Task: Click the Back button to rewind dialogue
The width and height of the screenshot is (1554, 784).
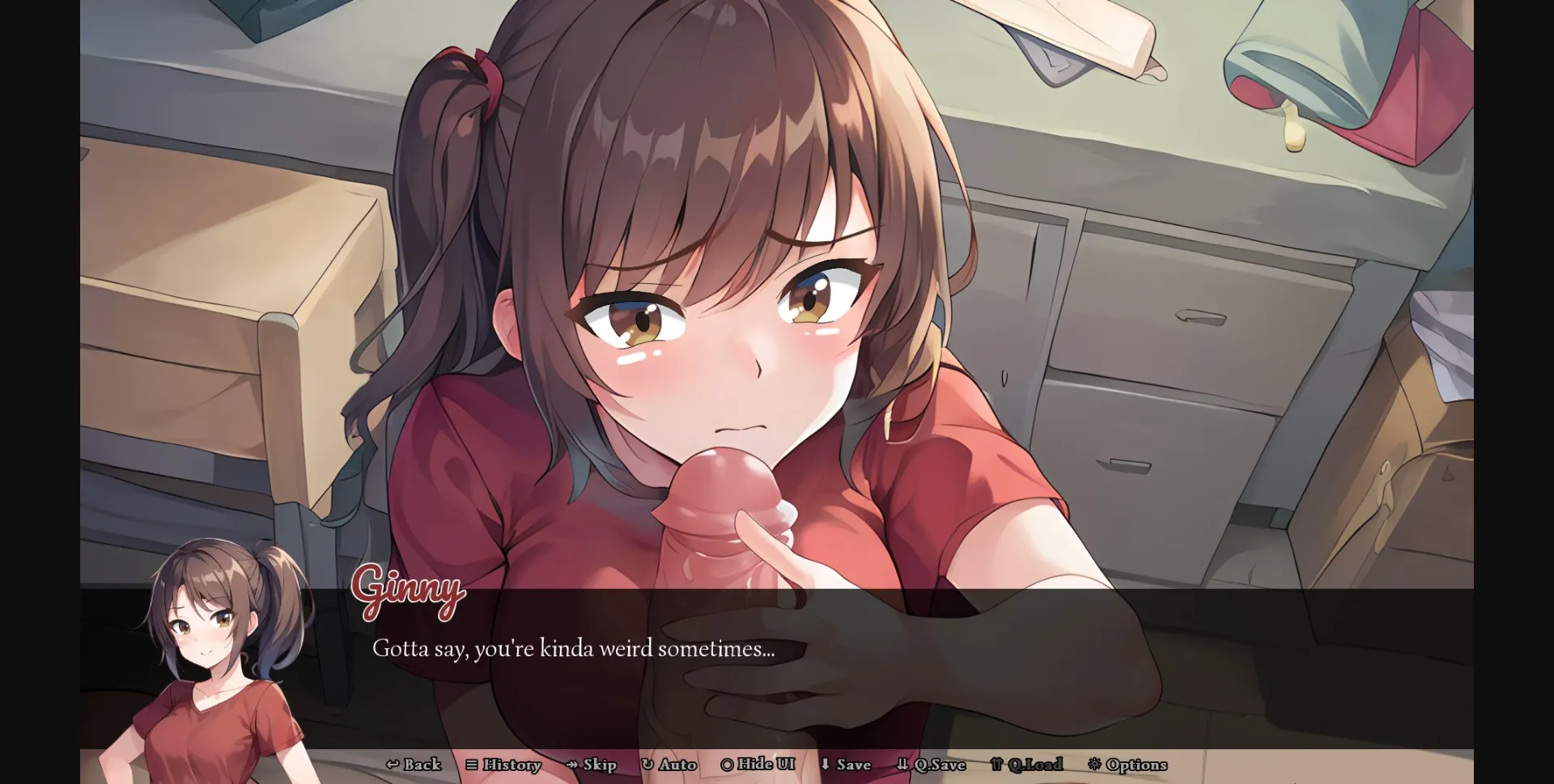Action: (415, 765)
